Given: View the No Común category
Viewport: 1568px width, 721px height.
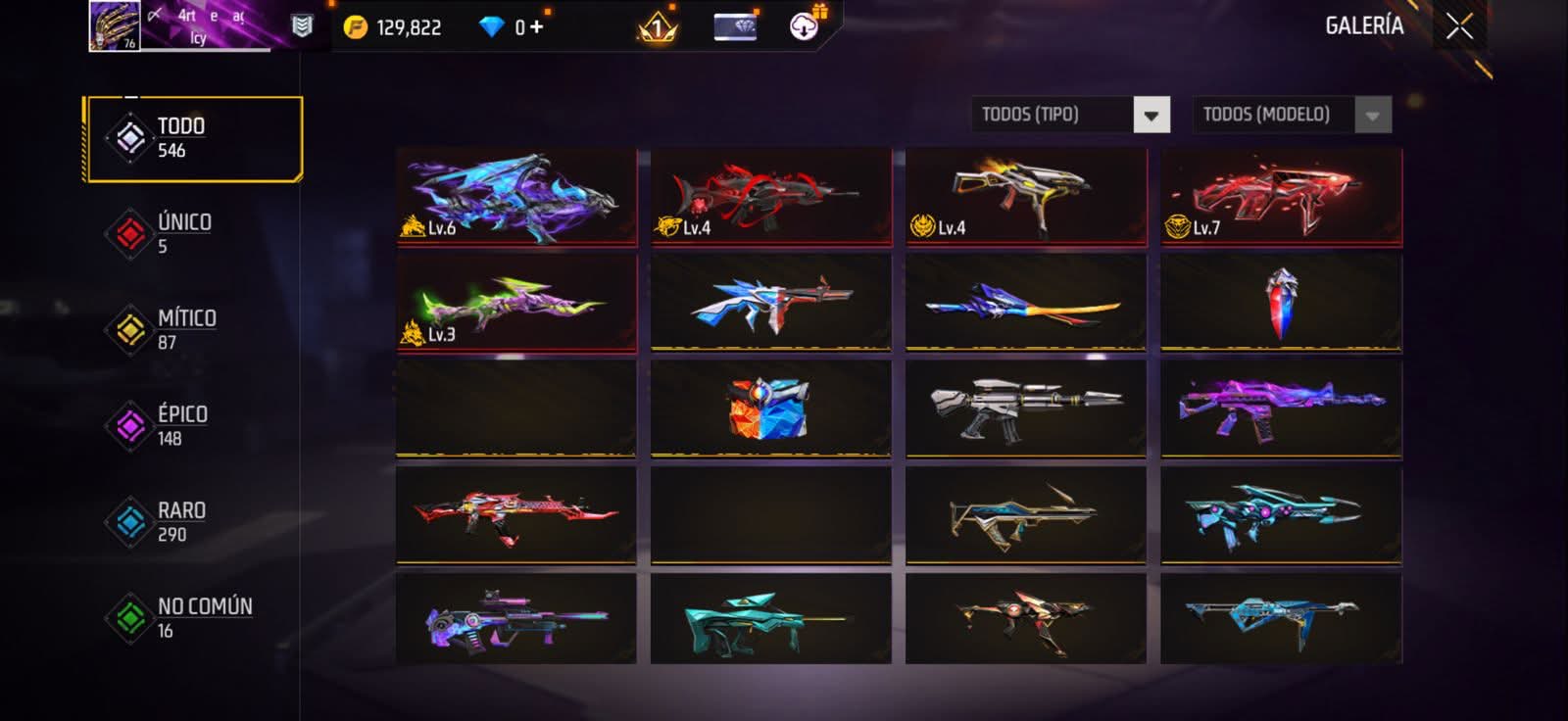Looking at the screenshot, I should [x=204, y=617].
